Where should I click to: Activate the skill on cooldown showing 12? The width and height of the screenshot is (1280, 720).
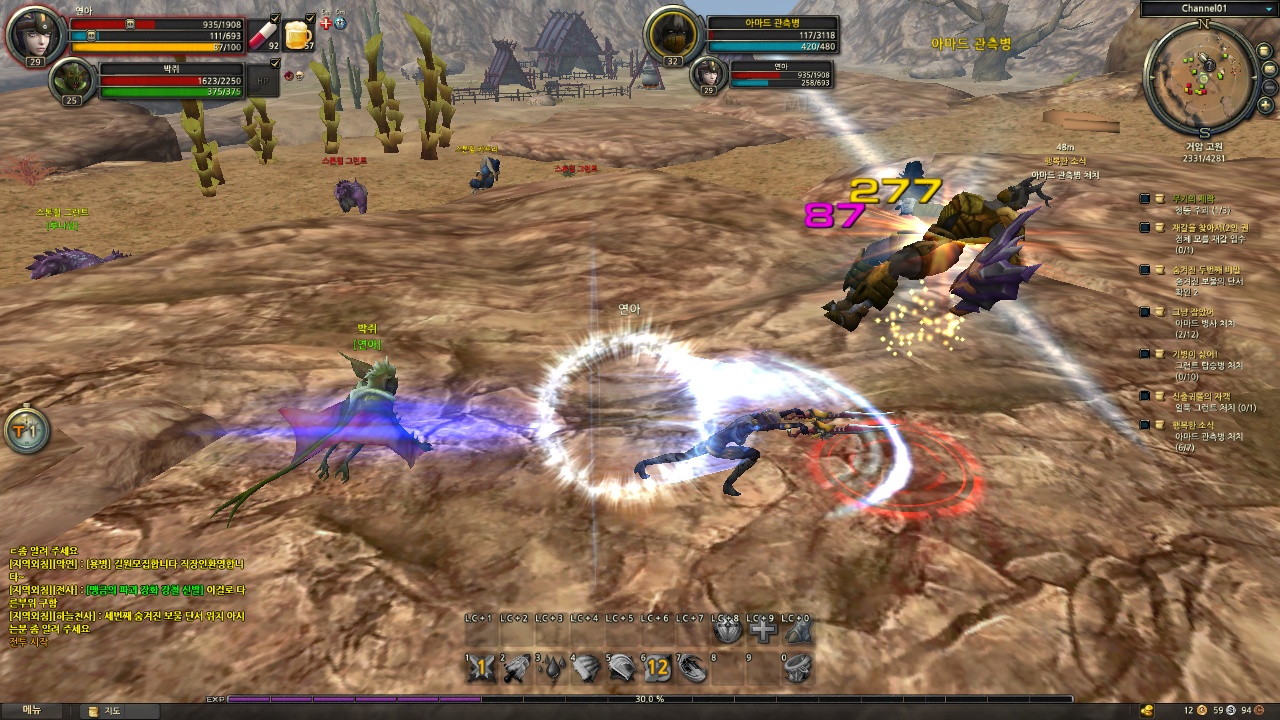pyautogui.click(x=657, y=668)
